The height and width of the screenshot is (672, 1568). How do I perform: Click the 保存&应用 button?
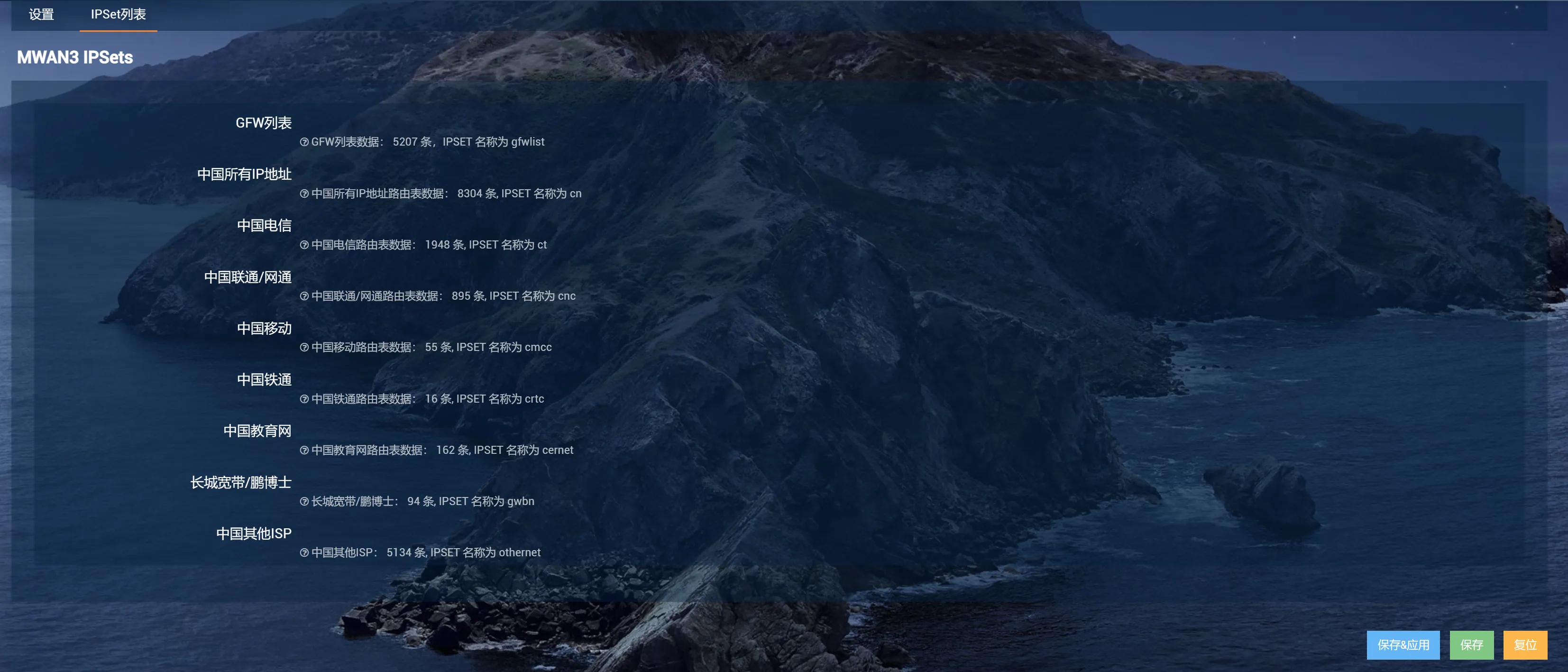(1403, 644)
